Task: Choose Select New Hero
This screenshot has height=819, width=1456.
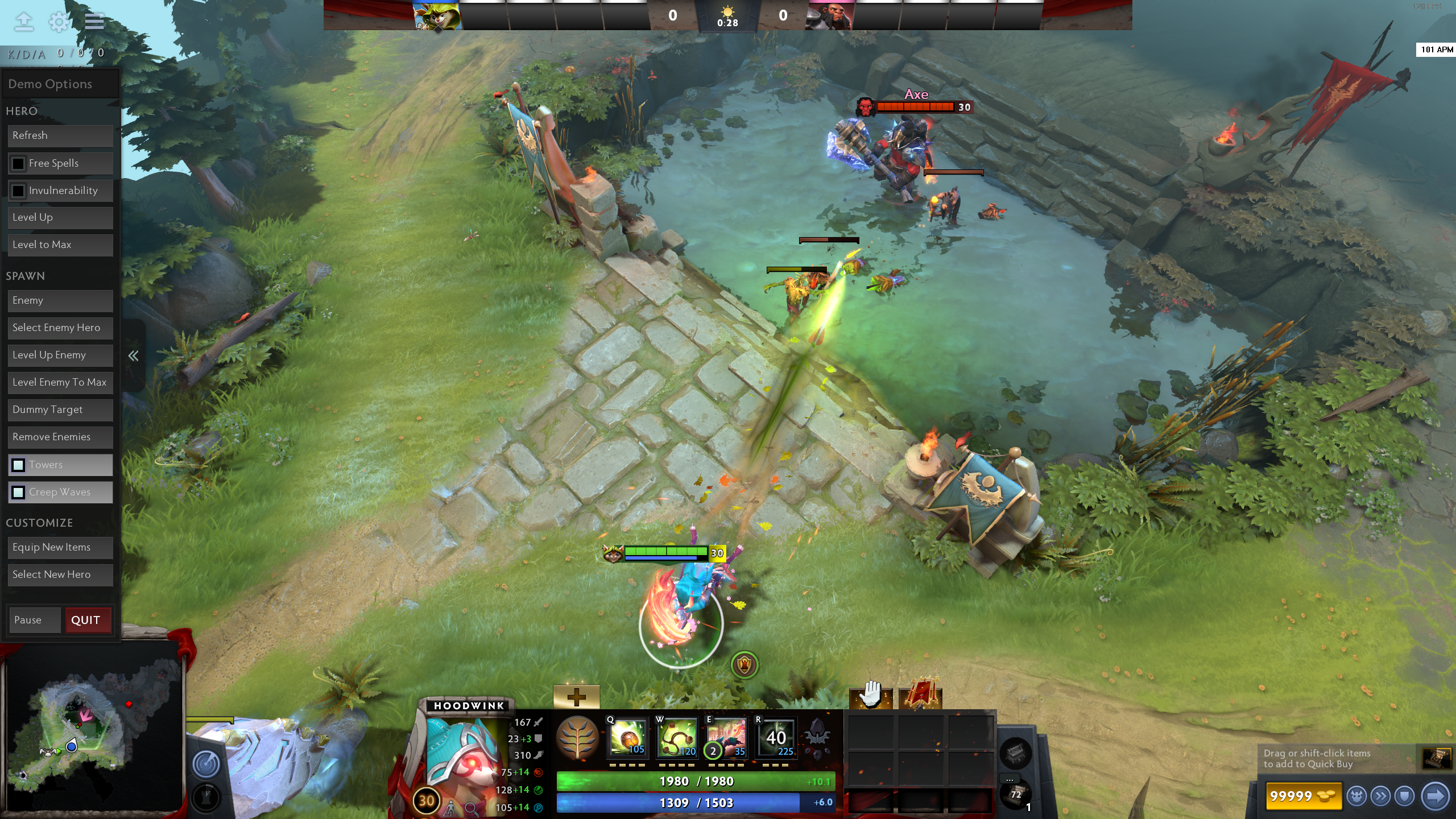Action: 60,575
